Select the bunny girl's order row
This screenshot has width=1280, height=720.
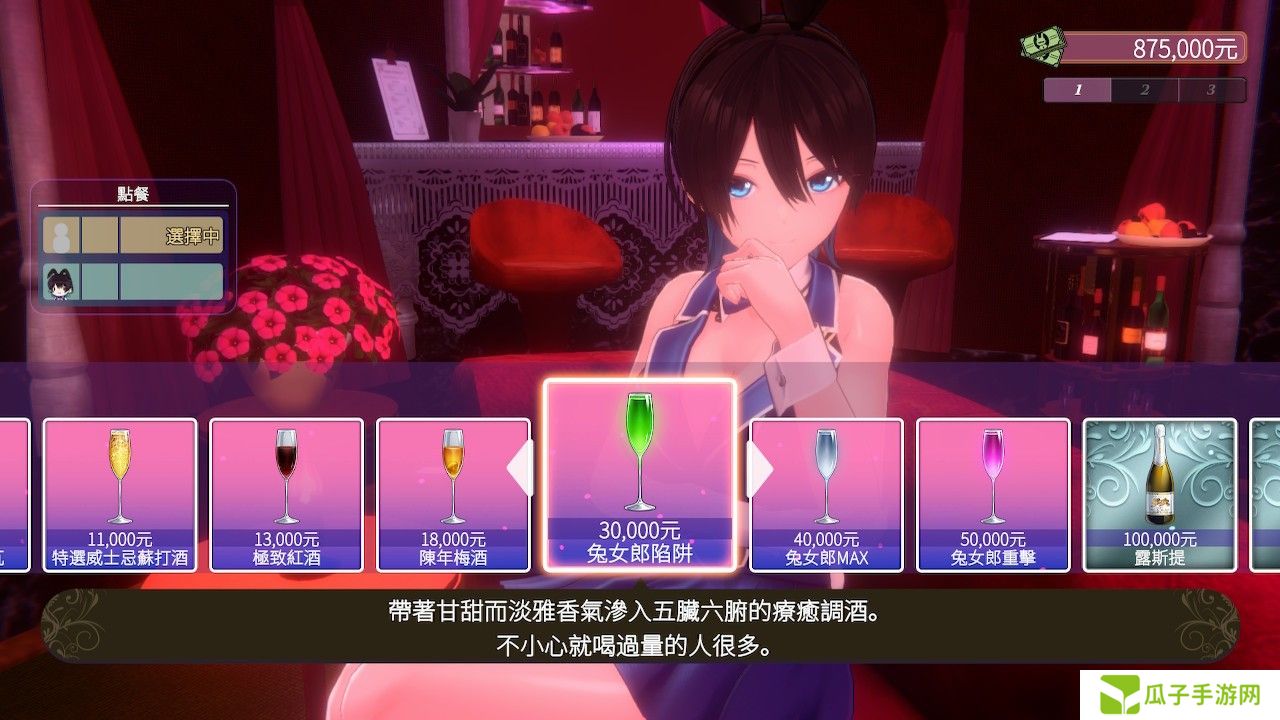coord(133,281)
